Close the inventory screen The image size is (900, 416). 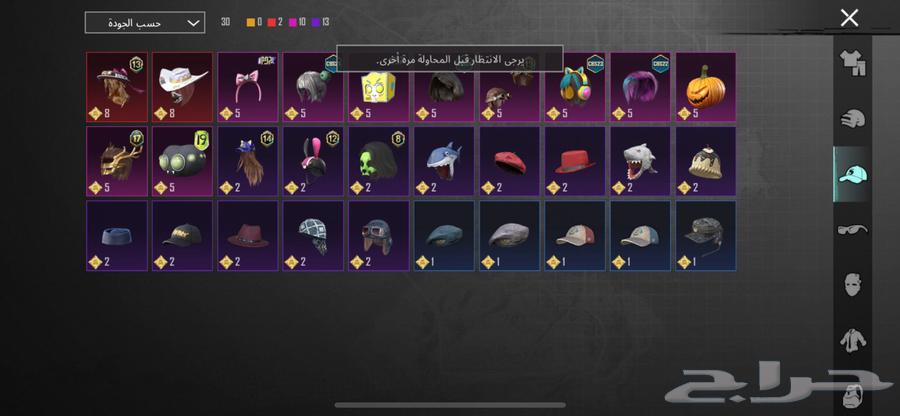pyautogui.click(x=849, y=18)
